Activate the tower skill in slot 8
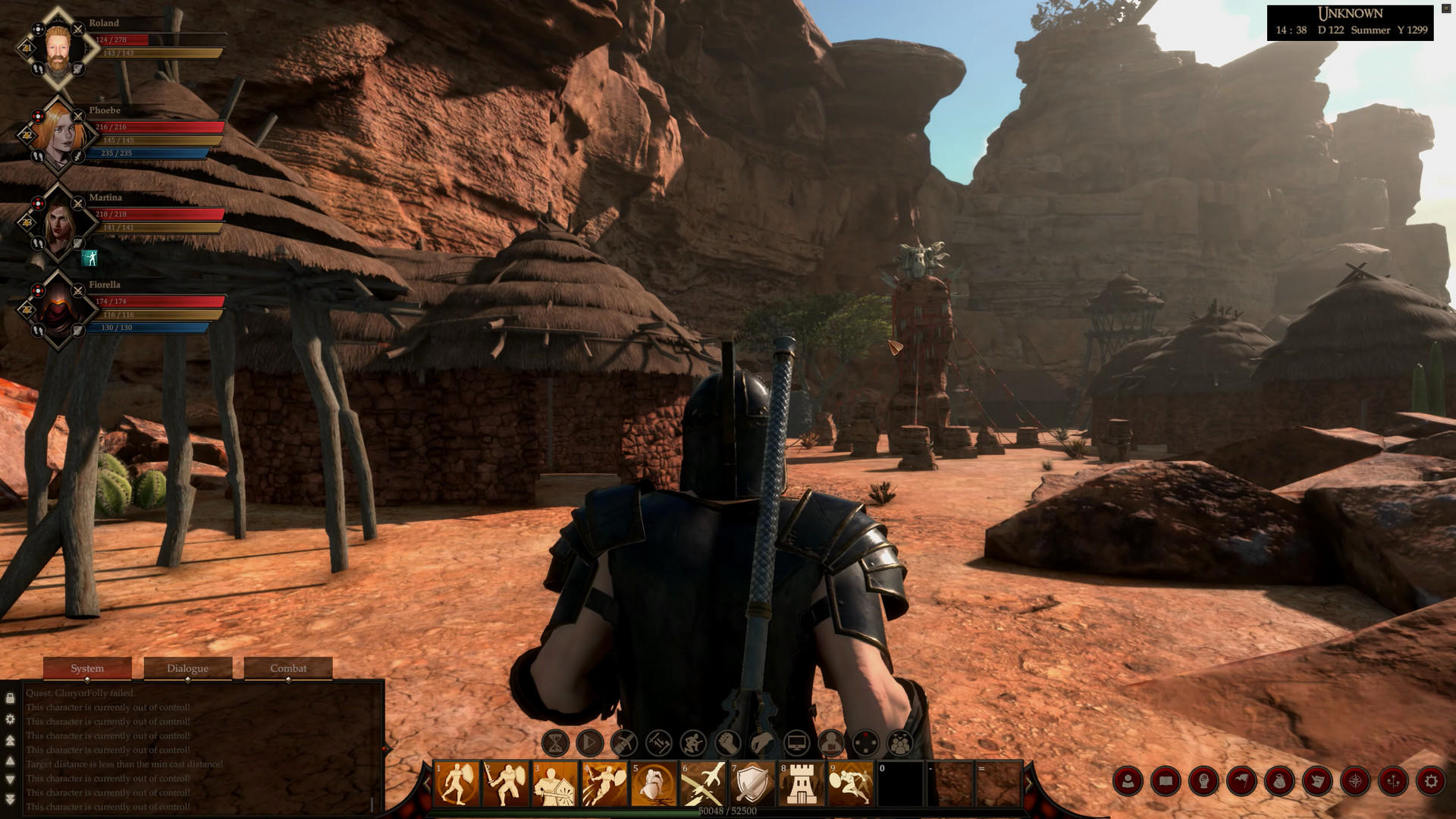The height and width of the screenshot is (819, 1456). pyautogui.click(x=802, y=781)
